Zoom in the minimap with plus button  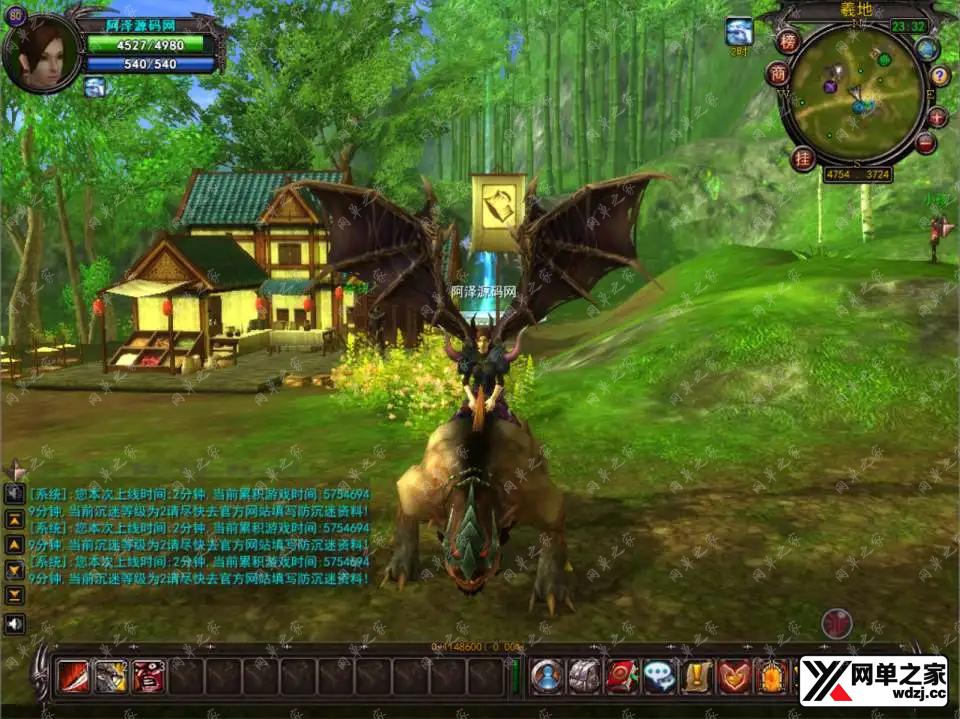click(937, 117)
